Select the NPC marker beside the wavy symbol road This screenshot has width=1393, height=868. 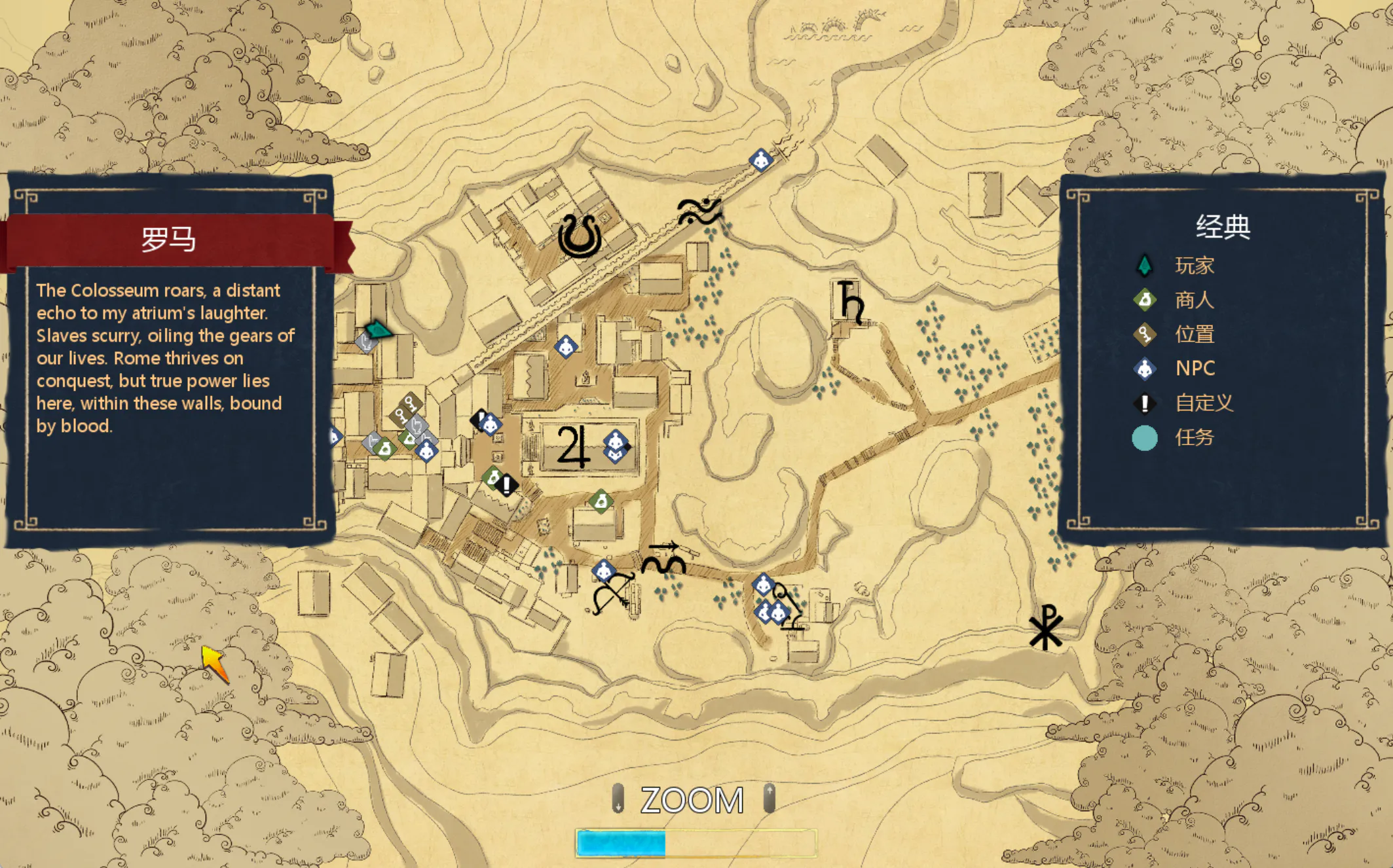[x=760, y=159]
